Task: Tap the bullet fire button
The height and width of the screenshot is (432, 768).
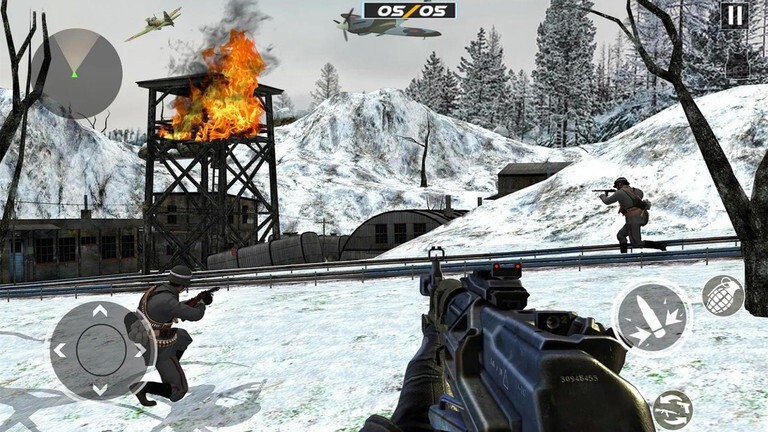Action: click(651, 319)
